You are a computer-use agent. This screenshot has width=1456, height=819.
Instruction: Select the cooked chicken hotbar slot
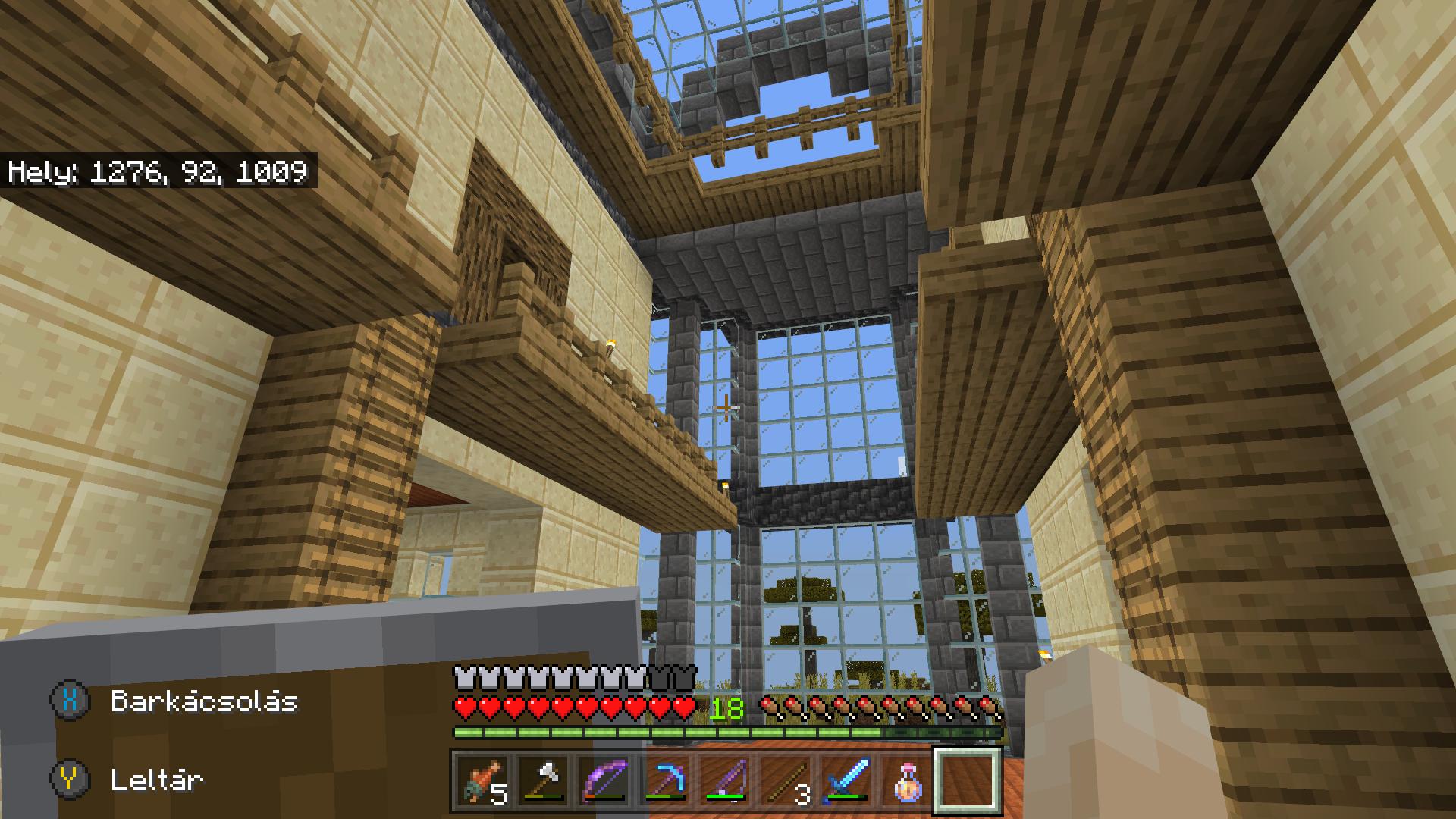coord(483,780)
